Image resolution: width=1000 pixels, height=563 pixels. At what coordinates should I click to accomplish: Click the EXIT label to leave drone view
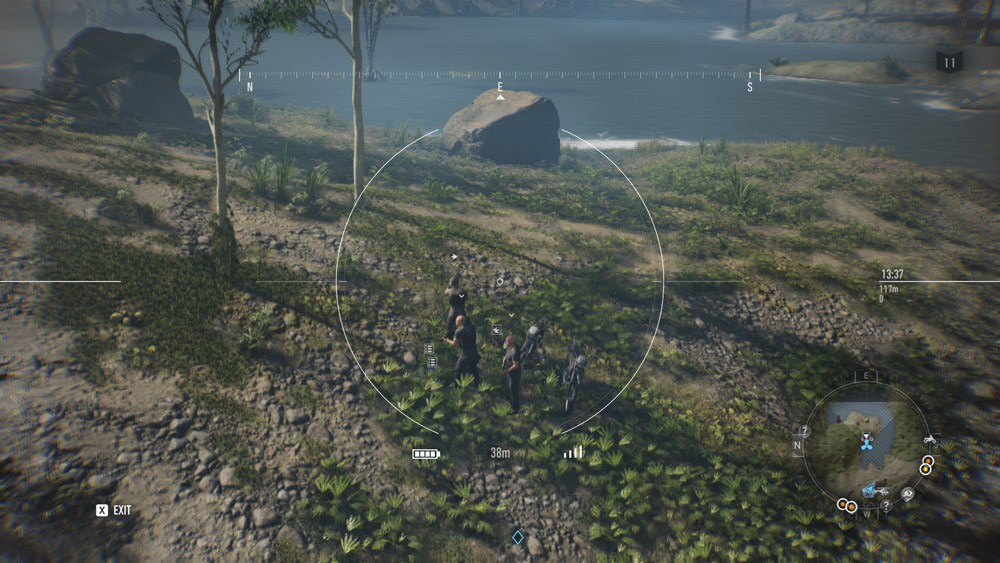121,510
